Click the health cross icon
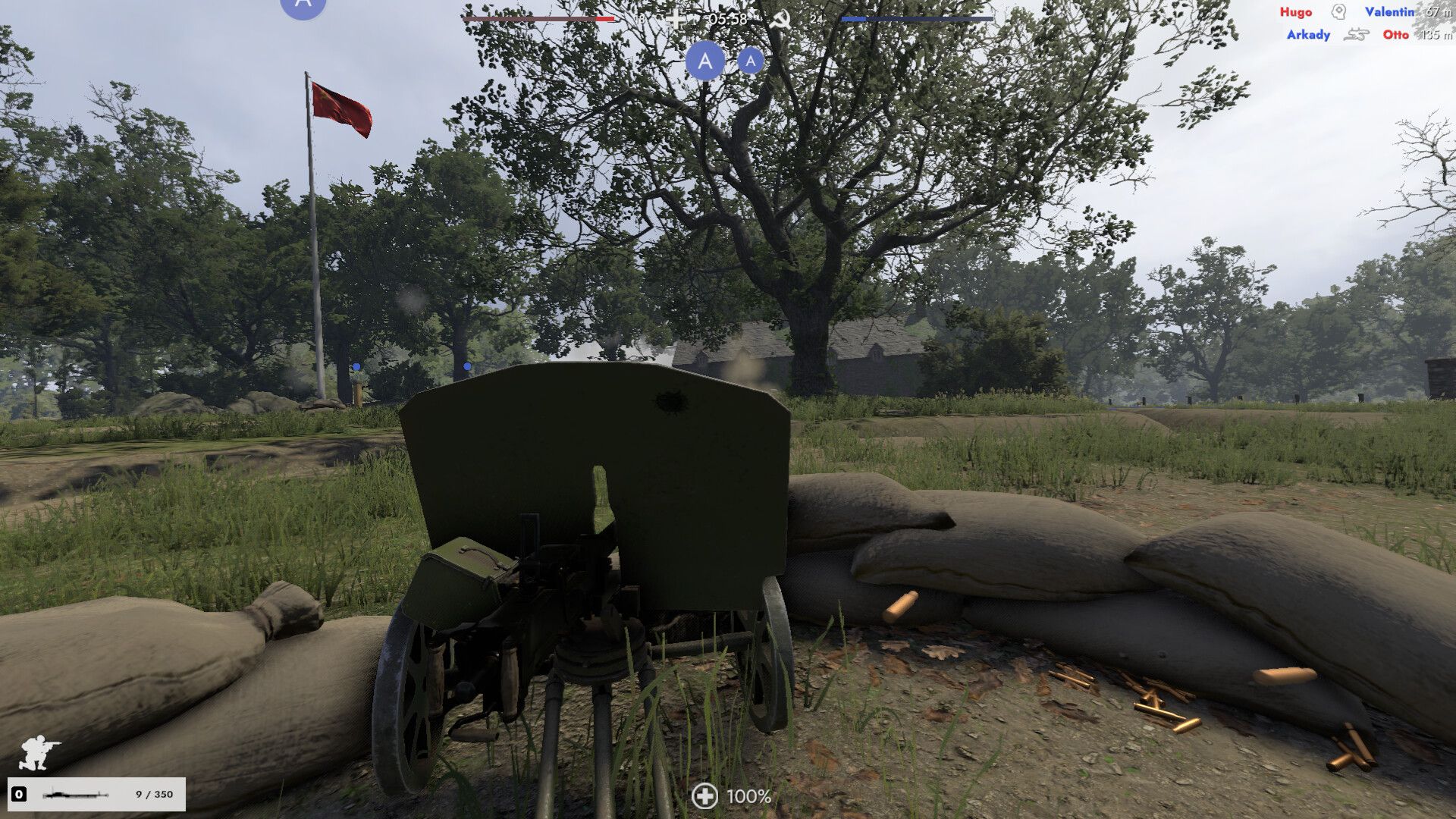This screenshot has width=1456, height=819. [704, 795]
